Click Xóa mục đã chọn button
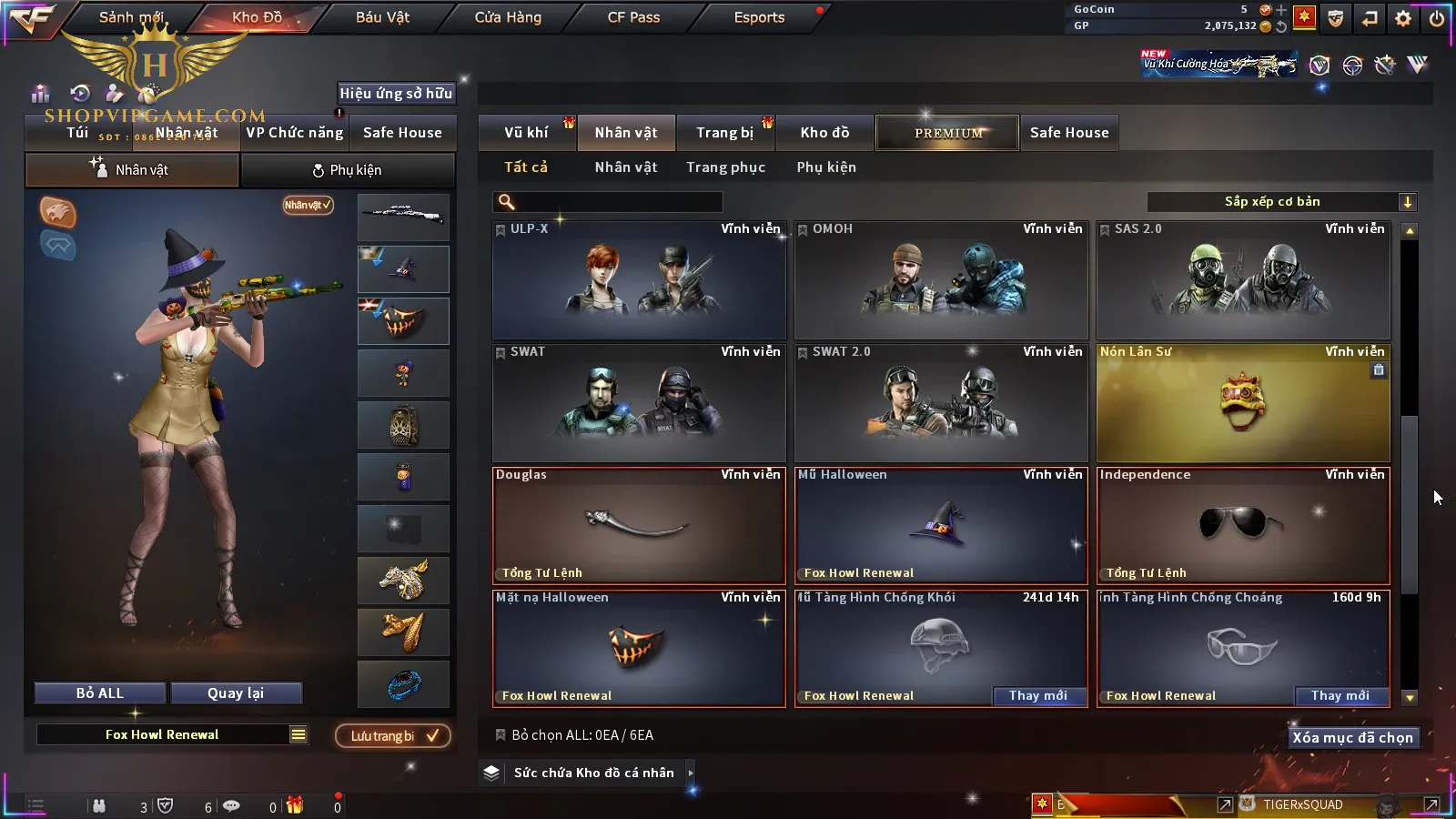This screenshot has width=1456, height=819. 1352,738
